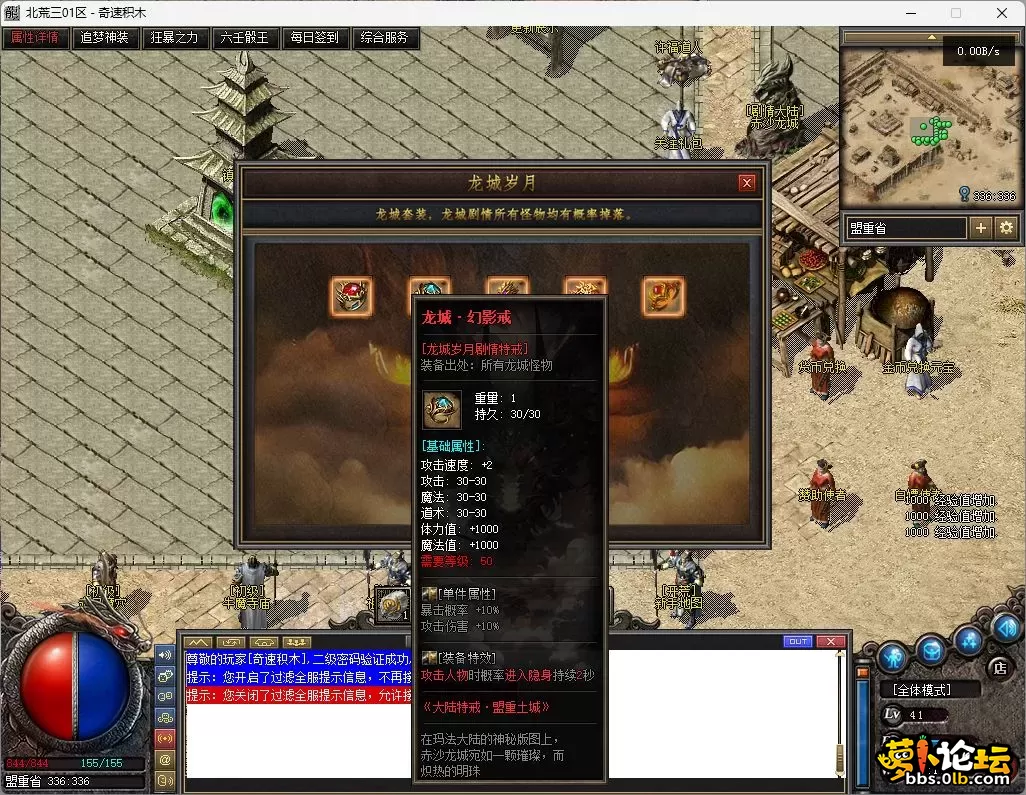Image resolution: width=1026 pixels, height=795 pixels.
Task: Open the character figure round button
Action: 893,656
